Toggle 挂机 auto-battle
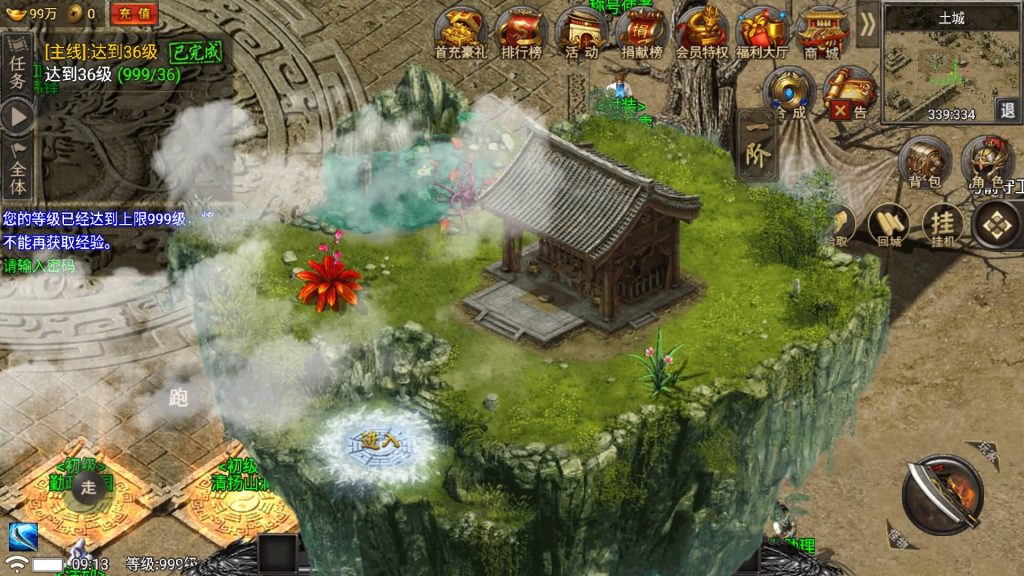The width and height of the screenshot is (1024, 576). 942,225
